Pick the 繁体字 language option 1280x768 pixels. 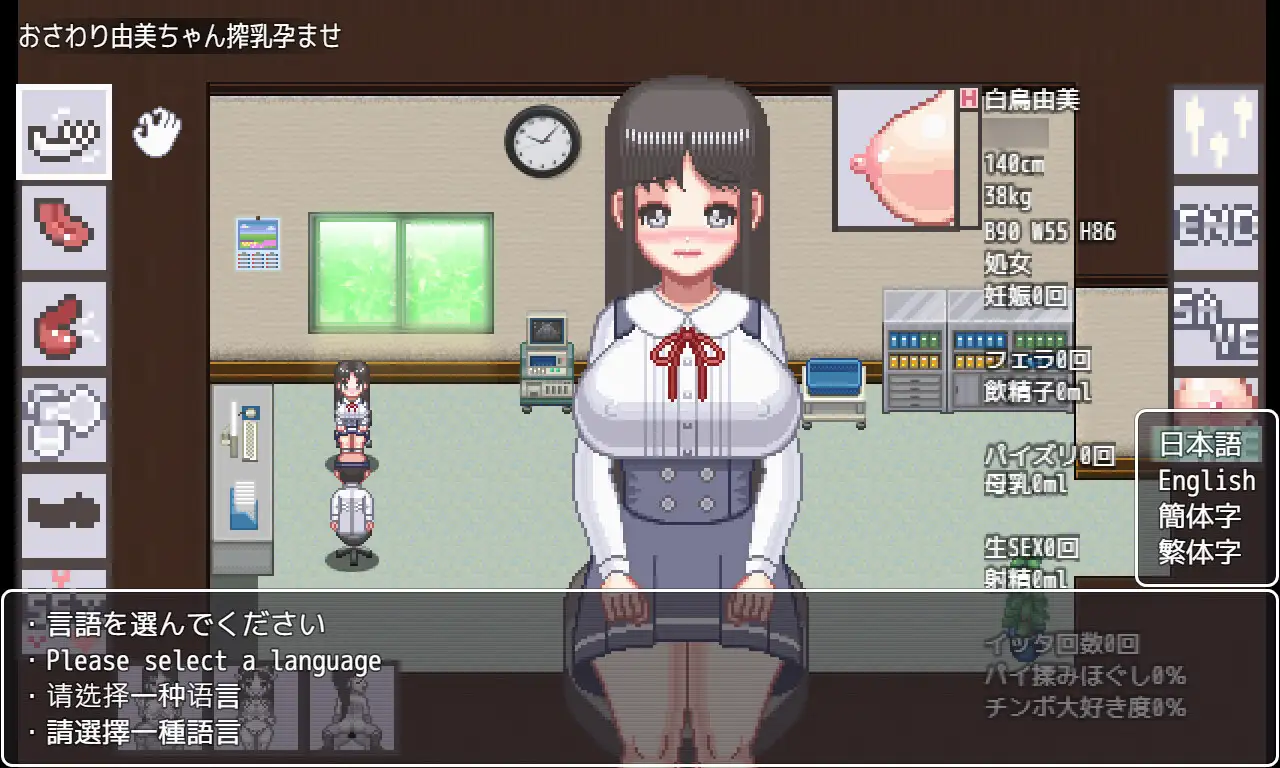click(1200, 551)
